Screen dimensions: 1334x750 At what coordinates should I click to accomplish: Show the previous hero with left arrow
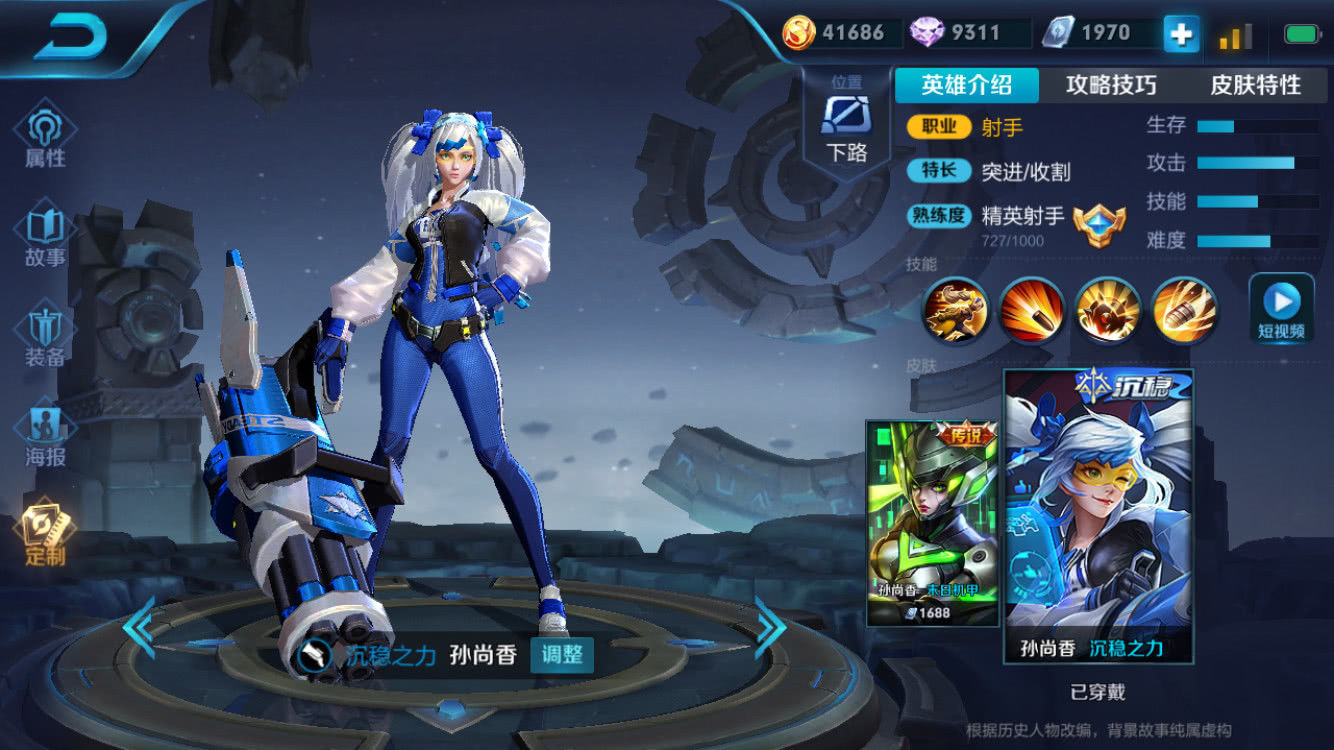click(139, 627)
